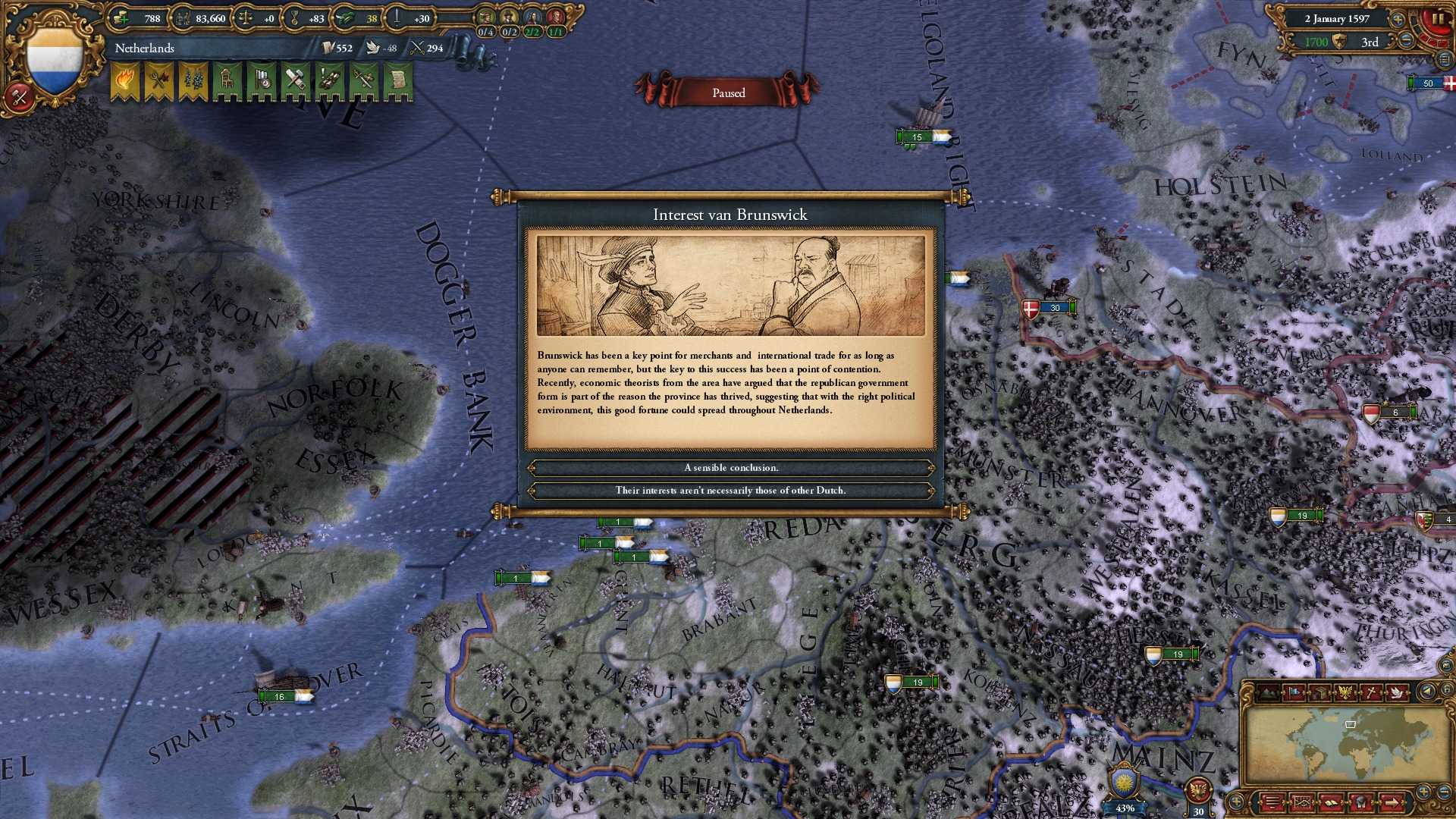Screen dimensions: 1456x819
Task: Select the terrain mapmode icon
Action: pos(1268,692)
